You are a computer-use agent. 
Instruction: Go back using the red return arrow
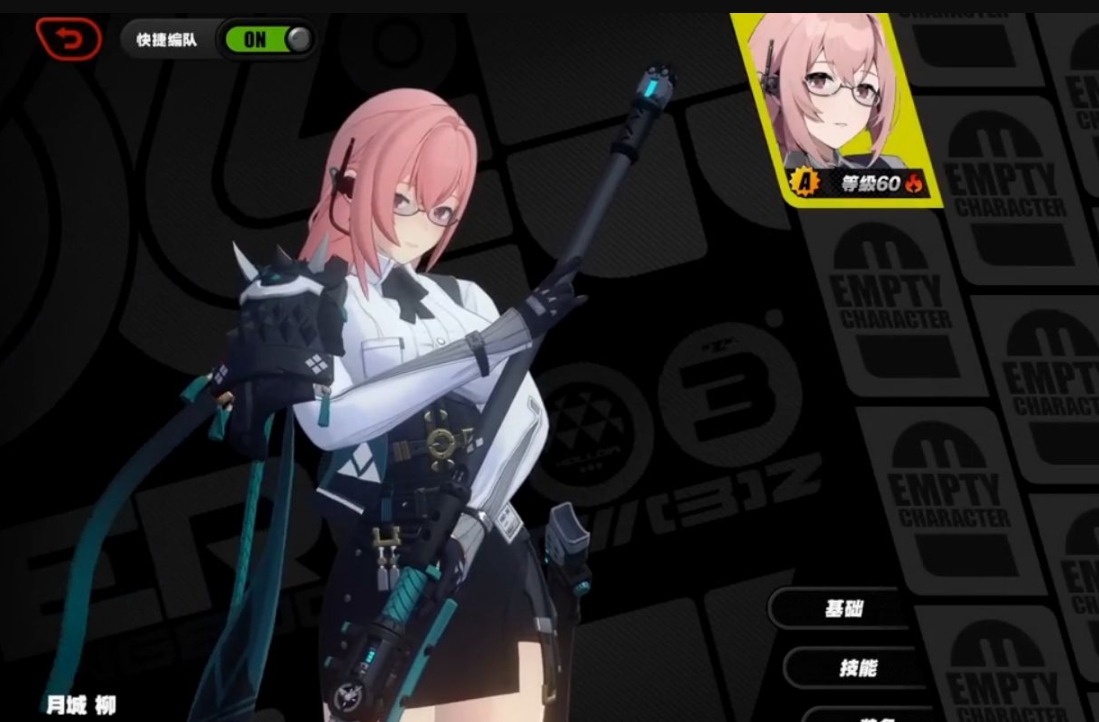(68, 39)
